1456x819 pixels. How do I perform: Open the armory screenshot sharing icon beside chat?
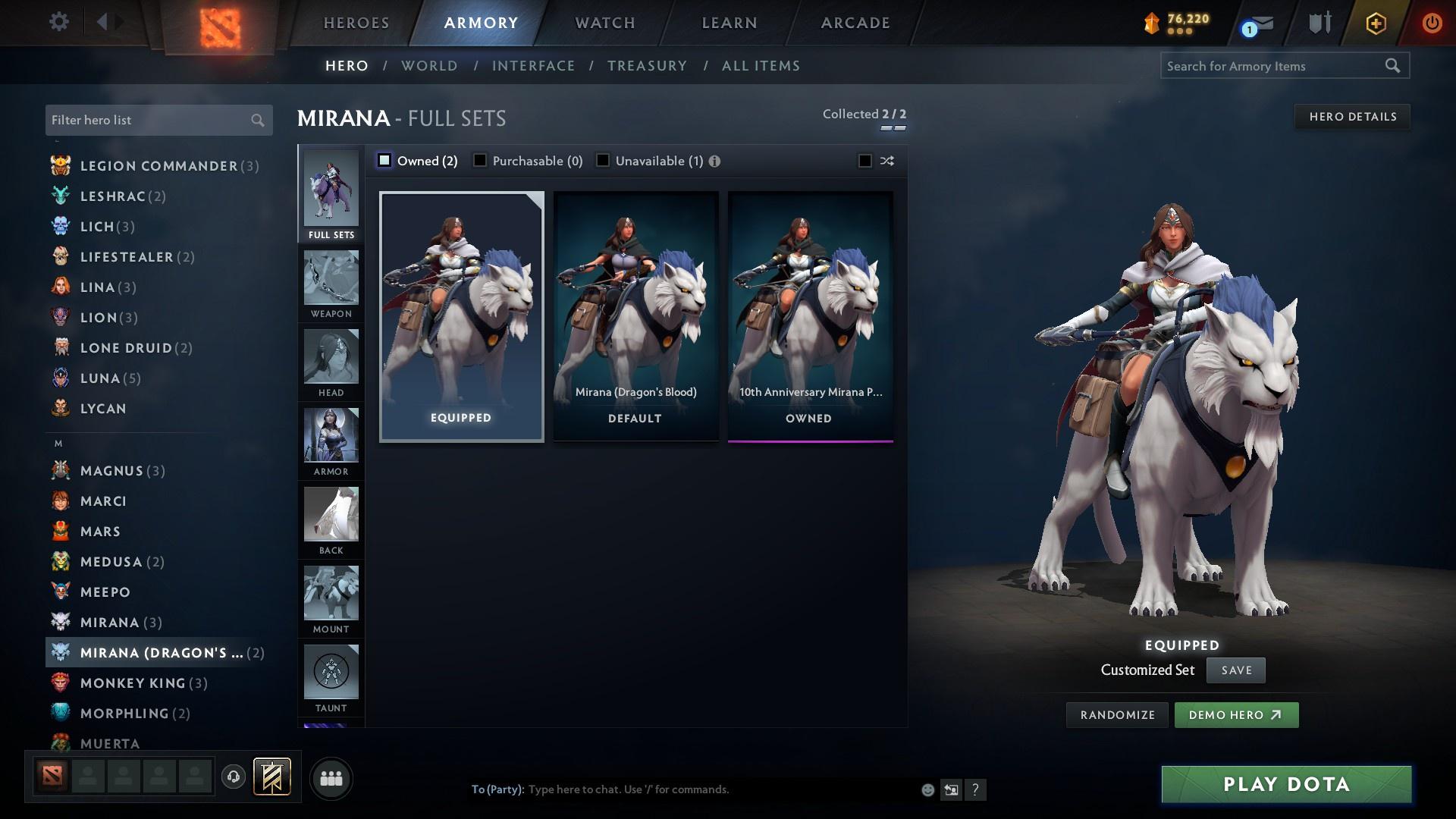click(951, 789)
